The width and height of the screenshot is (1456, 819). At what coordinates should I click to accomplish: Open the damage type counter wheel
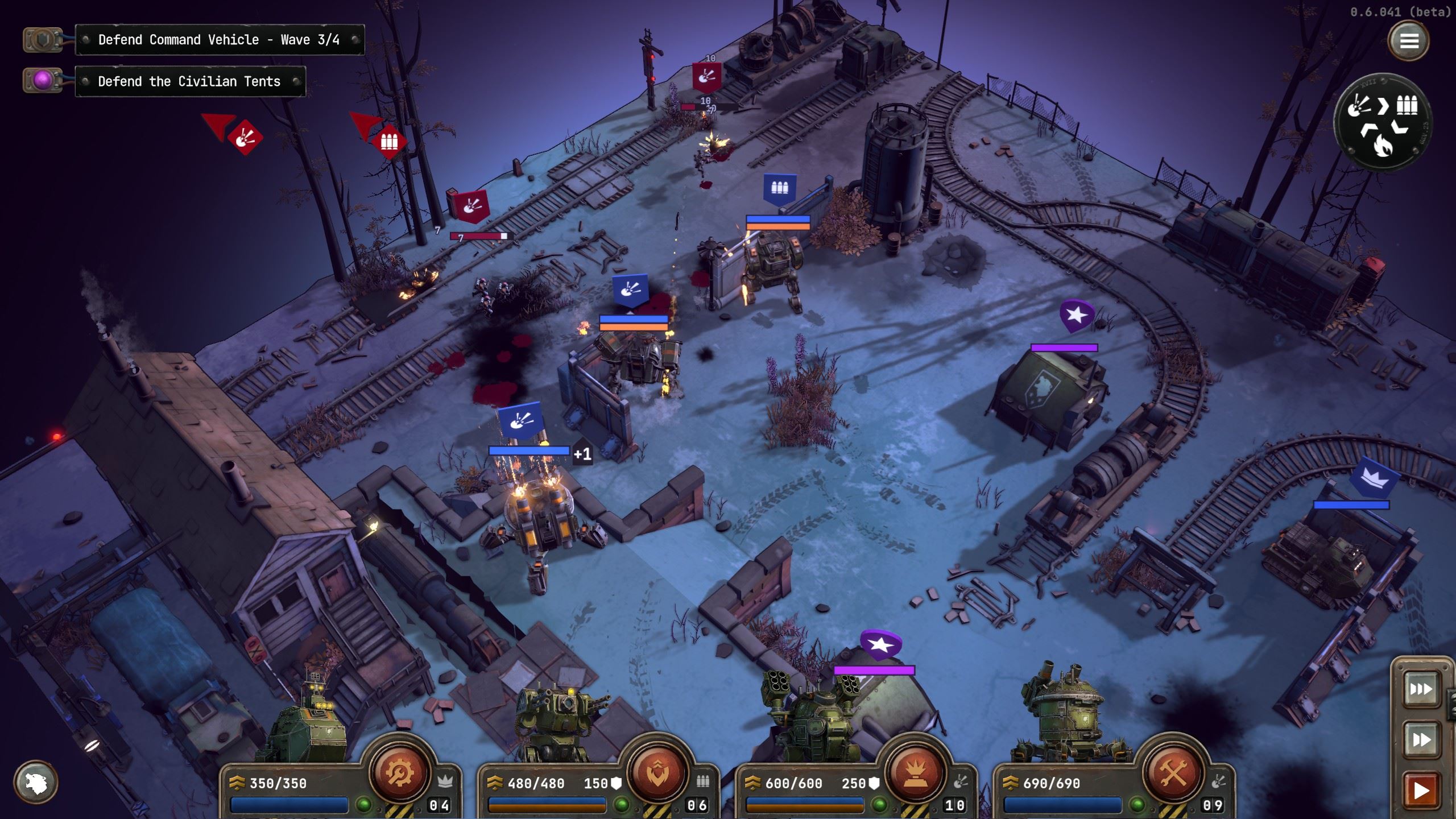(1382, 122)
